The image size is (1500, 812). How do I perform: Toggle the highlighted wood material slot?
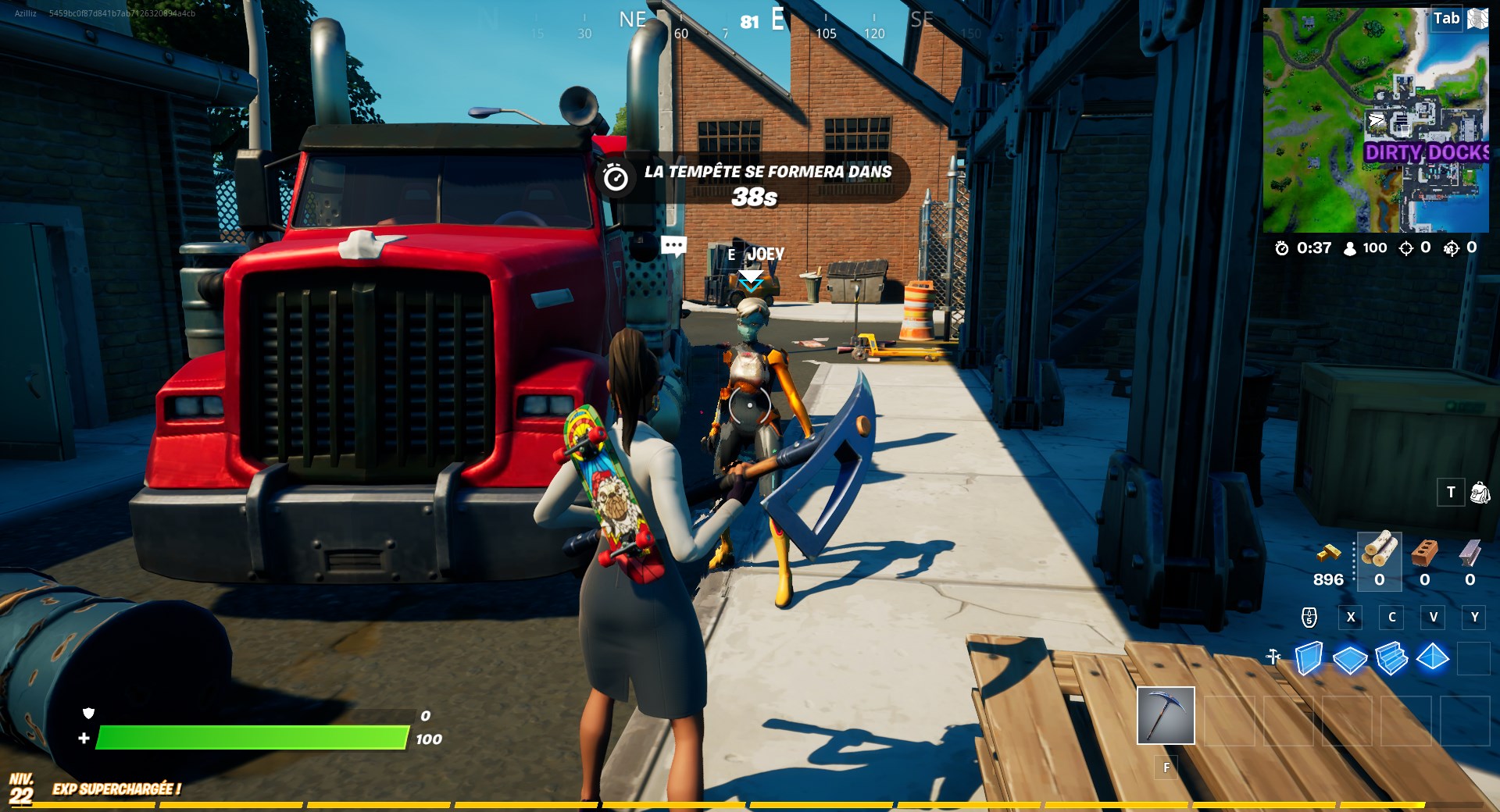(1380, 561)
